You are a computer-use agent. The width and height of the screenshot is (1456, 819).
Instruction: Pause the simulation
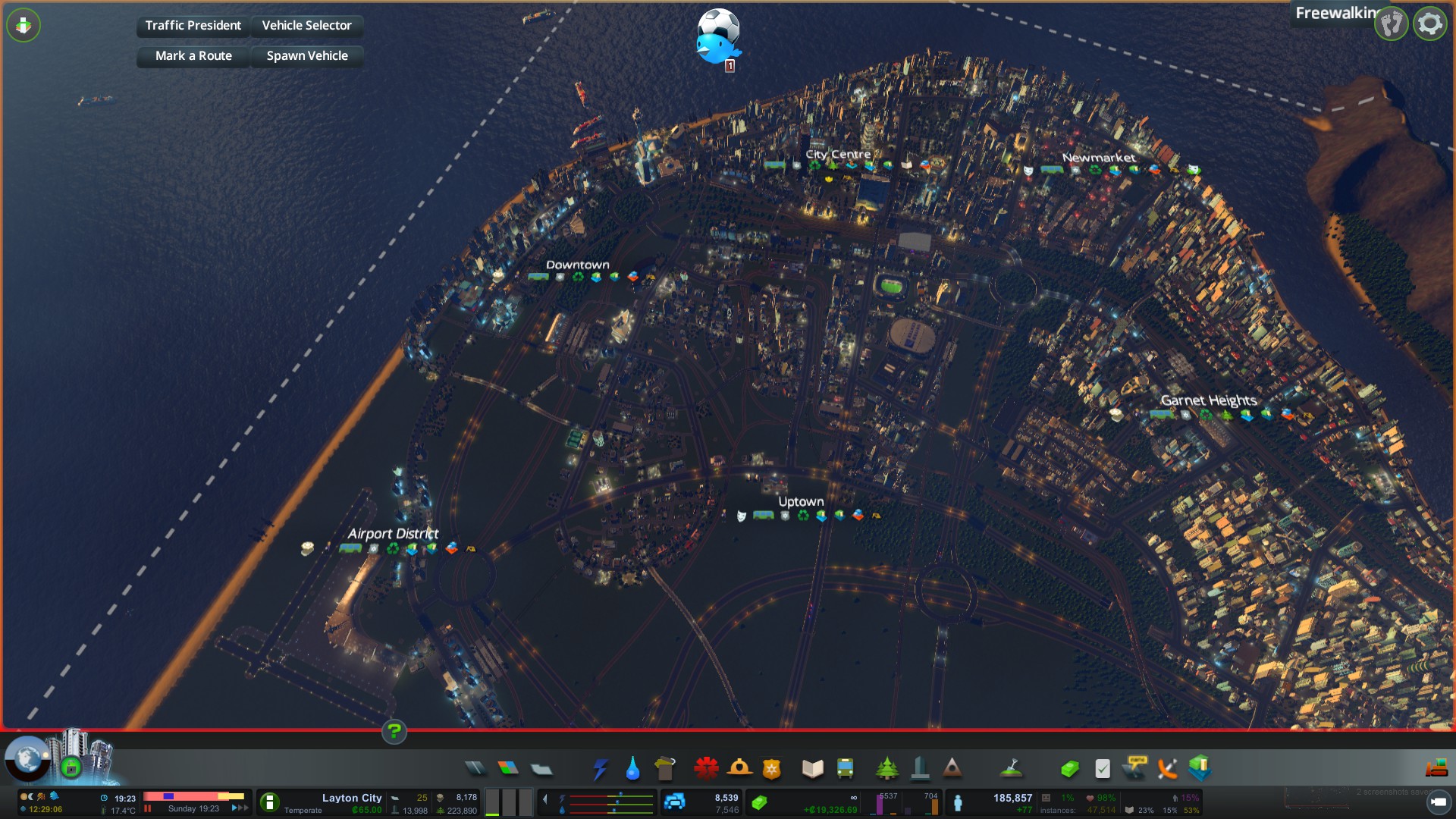click(148, 809)
